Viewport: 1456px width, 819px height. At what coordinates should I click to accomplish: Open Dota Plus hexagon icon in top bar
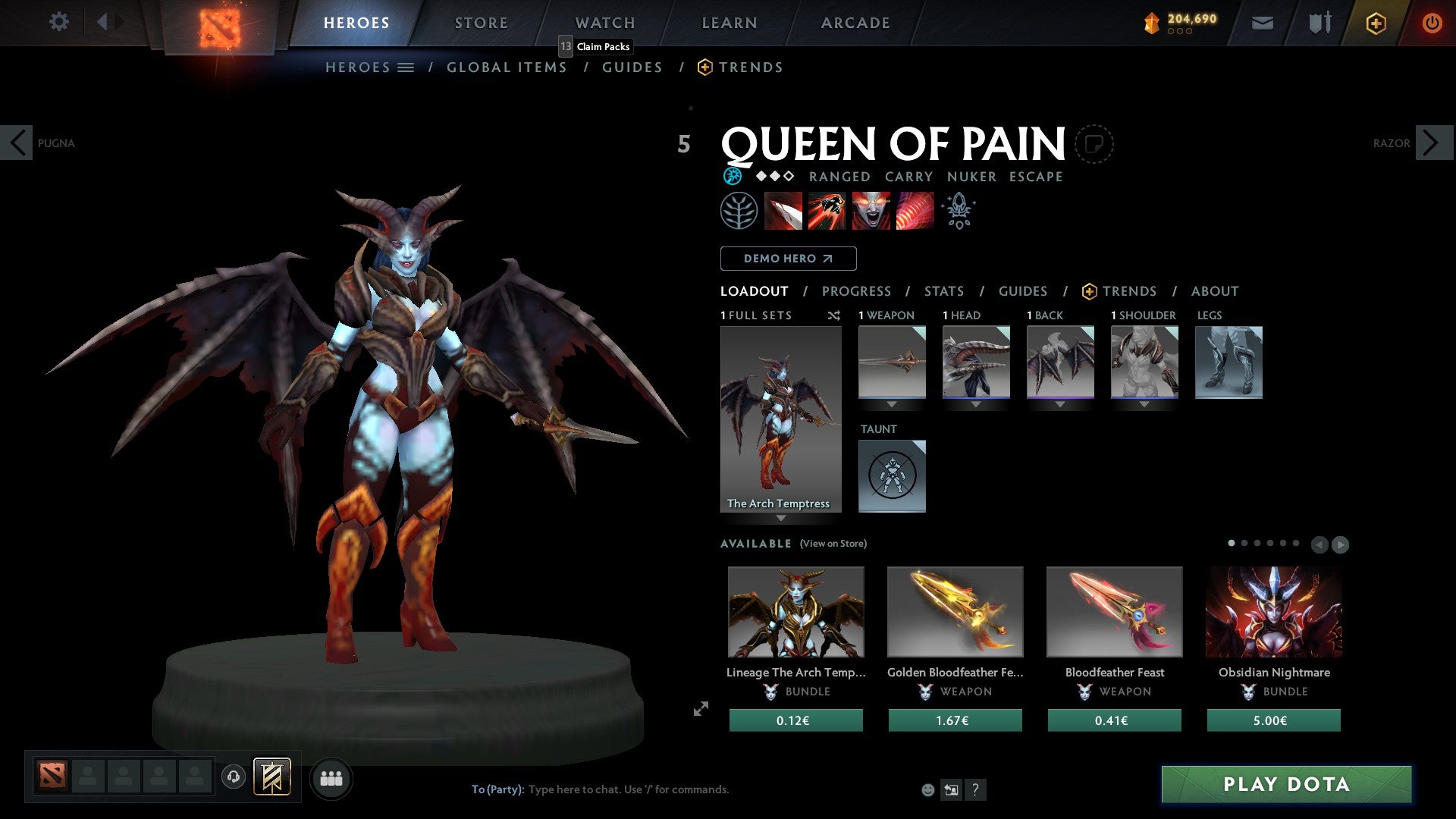tap(1375, 23)
